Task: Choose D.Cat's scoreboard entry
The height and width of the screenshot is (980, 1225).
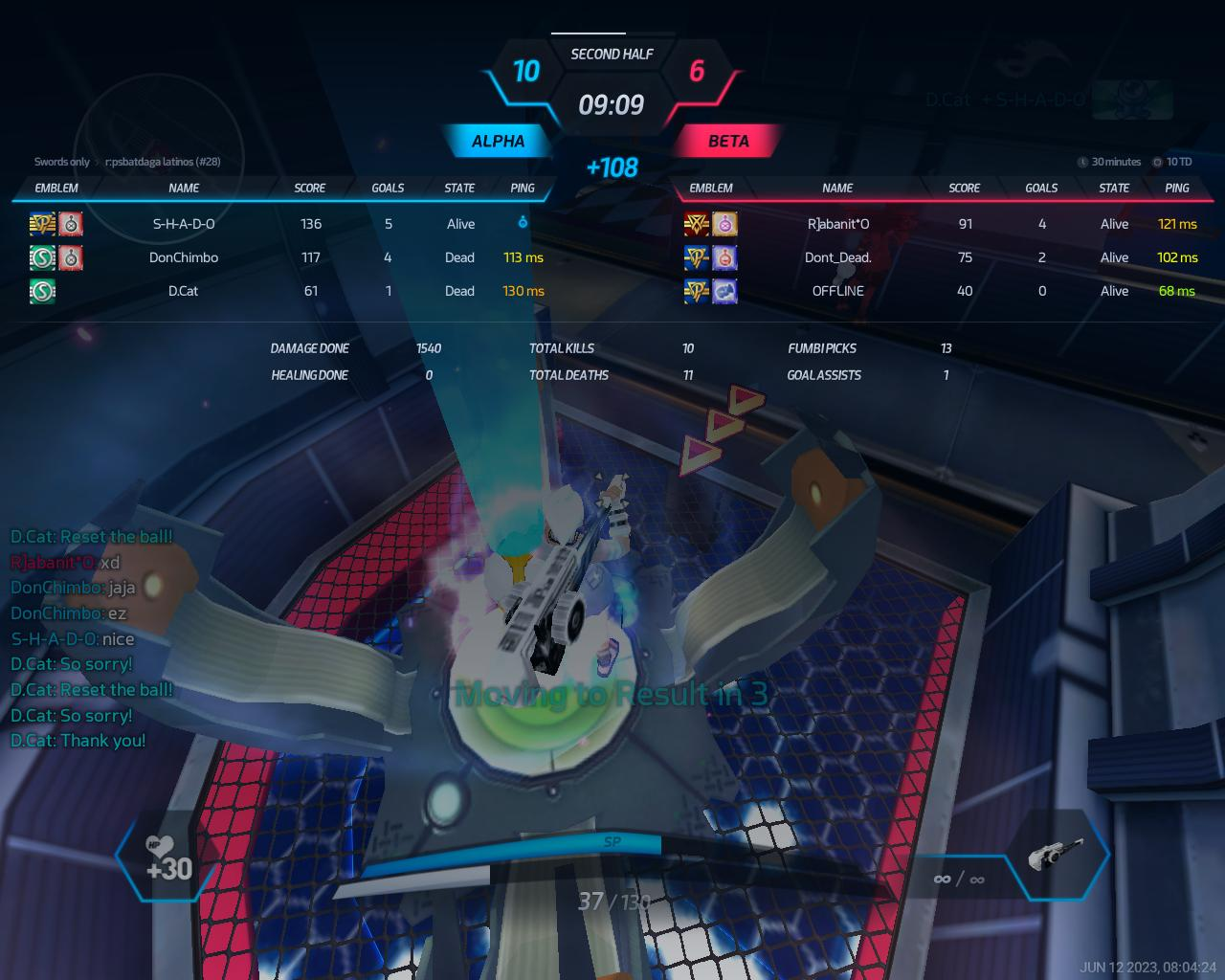Action: coord(184,291)
